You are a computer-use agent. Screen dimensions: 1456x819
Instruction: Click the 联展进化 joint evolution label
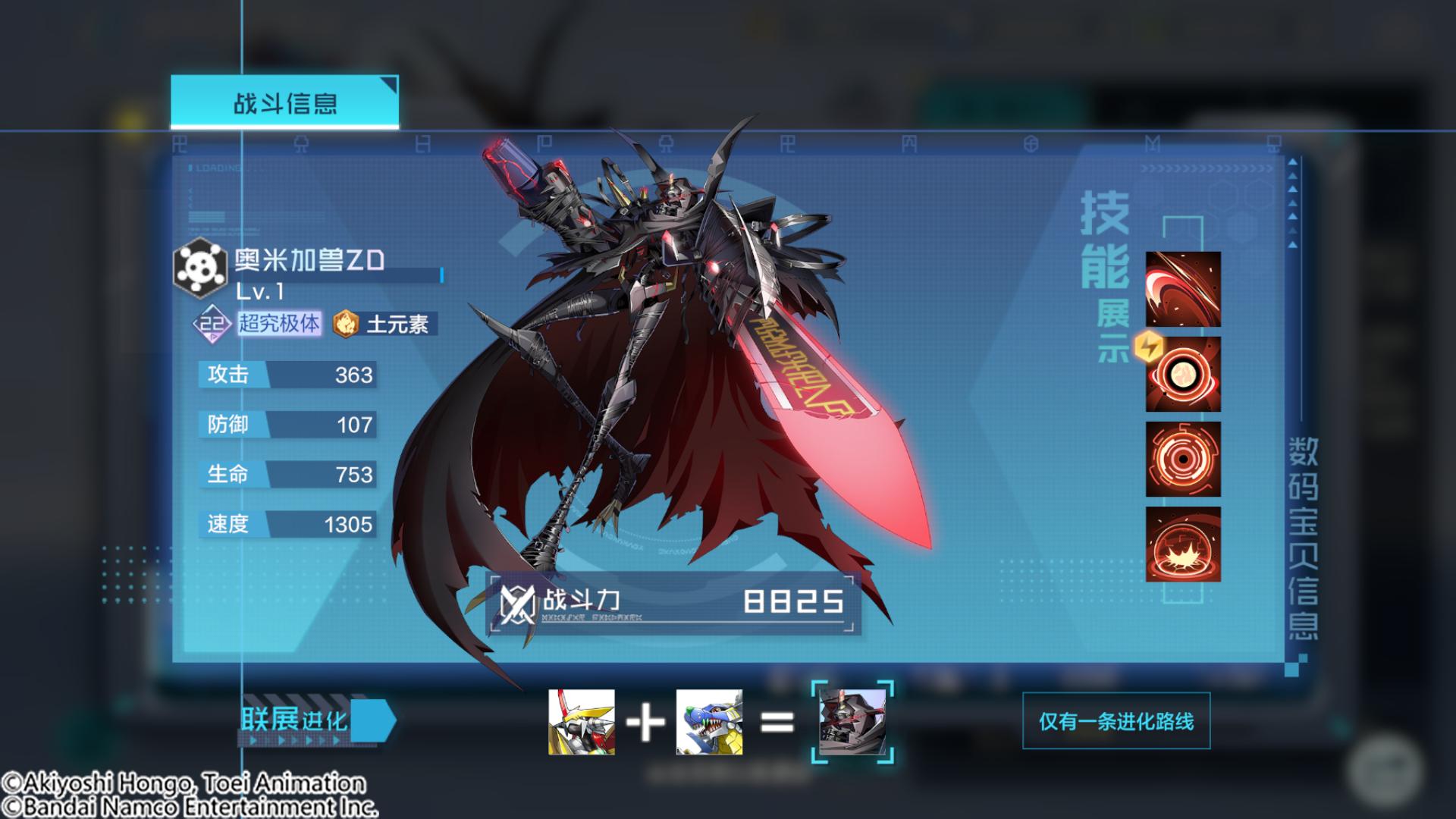point(296,720)
